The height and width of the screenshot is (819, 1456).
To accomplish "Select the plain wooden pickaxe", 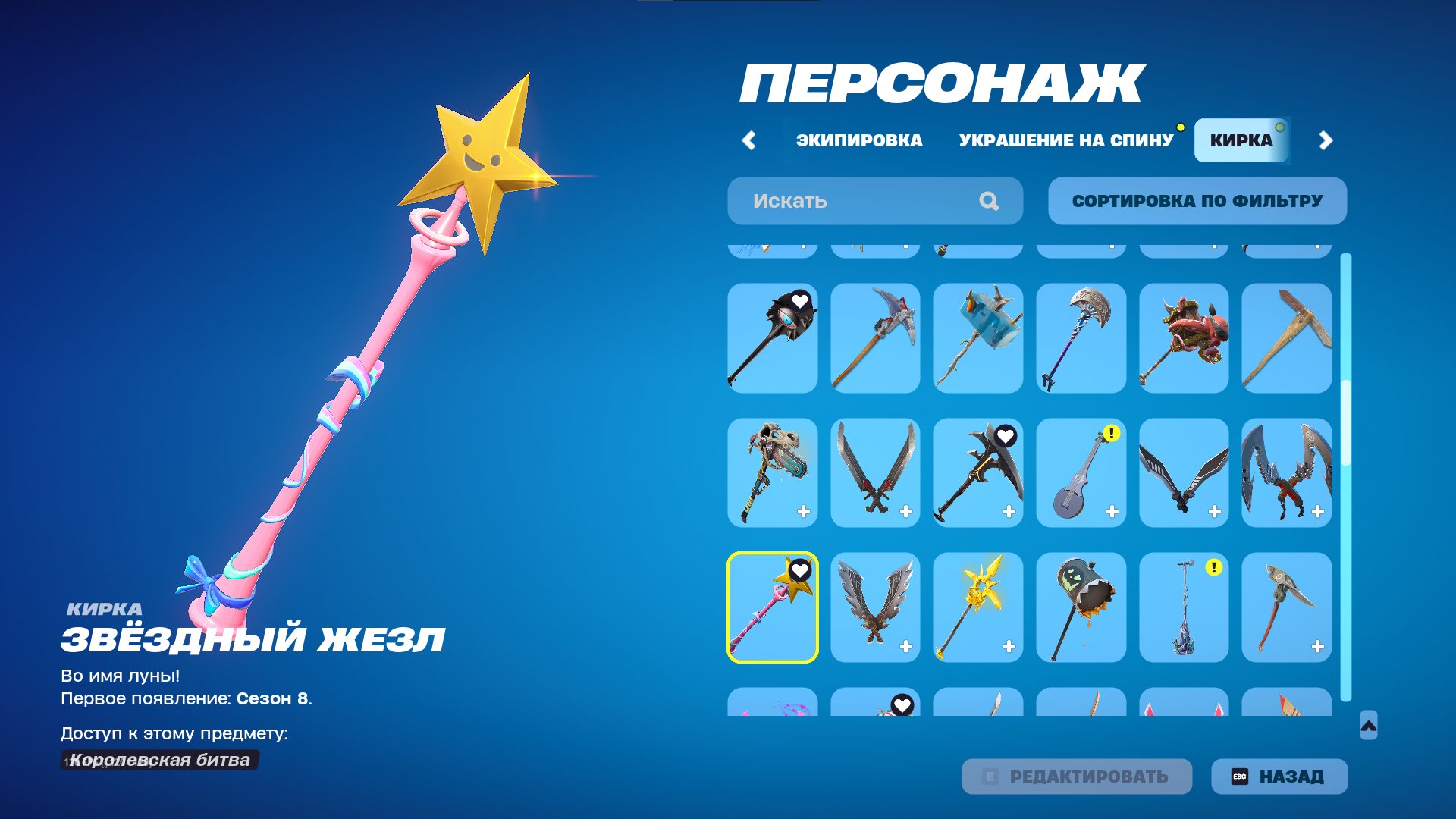I will (1287, 337).
